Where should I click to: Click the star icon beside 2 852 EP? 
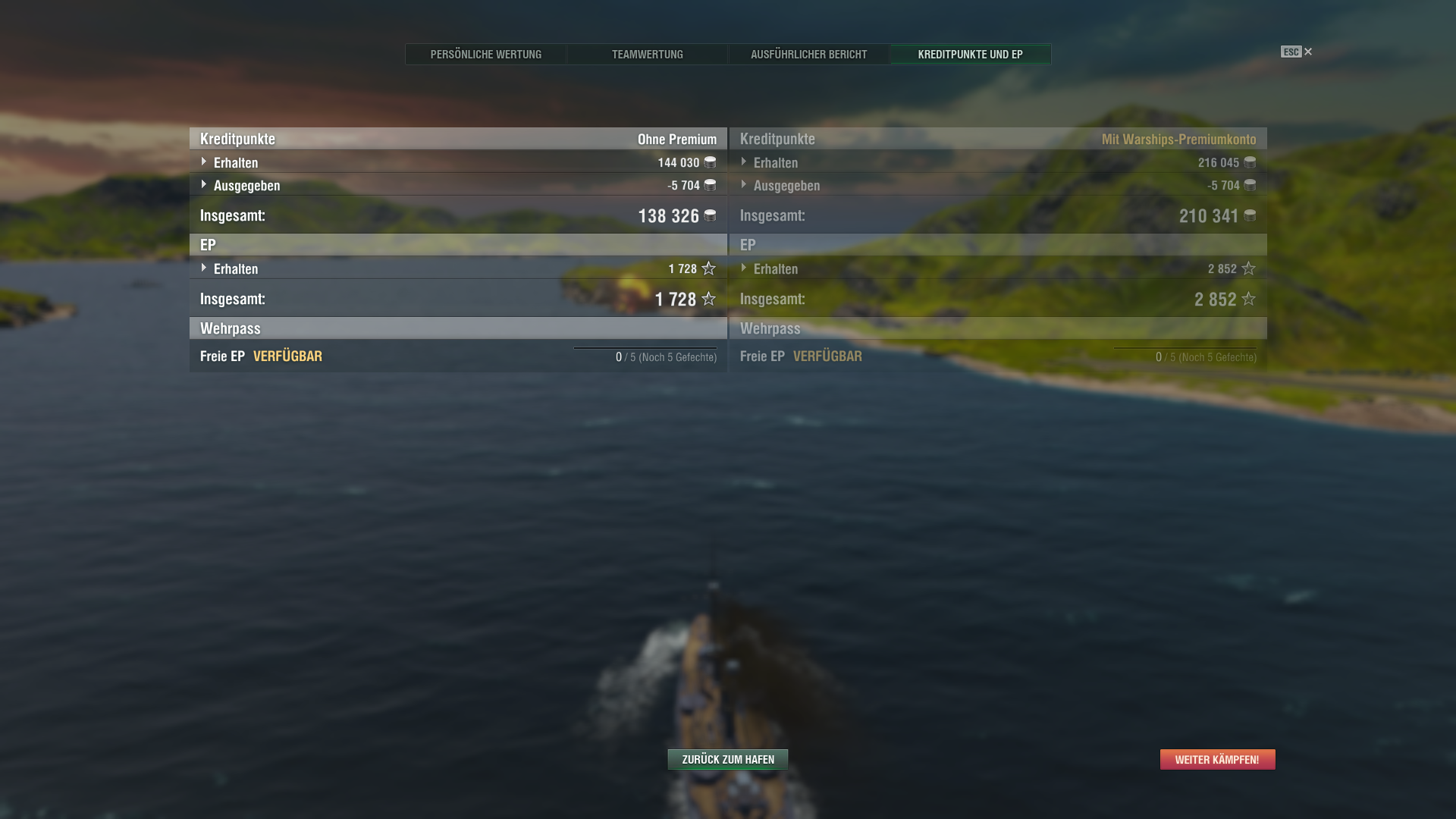1248,268
